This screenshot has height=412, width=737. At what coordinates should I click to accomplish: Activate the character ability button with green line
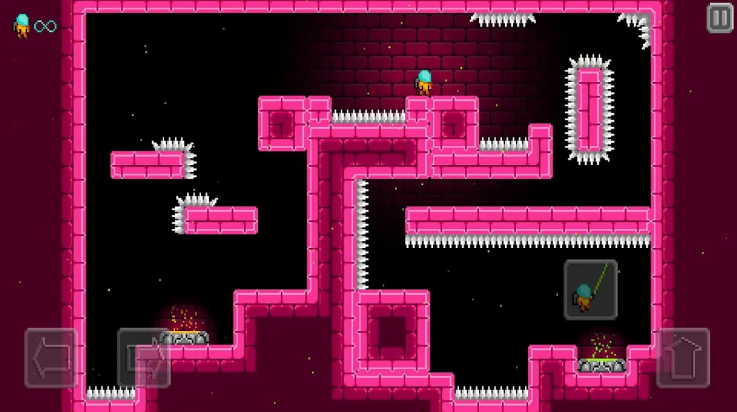click(590, 289)
